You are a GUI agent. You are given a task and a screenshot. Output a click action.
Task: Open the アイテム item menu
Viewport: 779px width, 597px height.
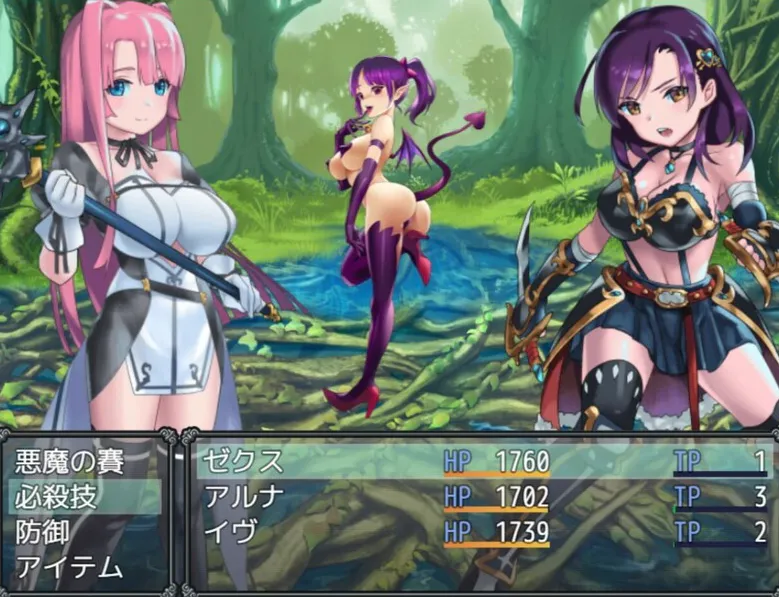70,568
